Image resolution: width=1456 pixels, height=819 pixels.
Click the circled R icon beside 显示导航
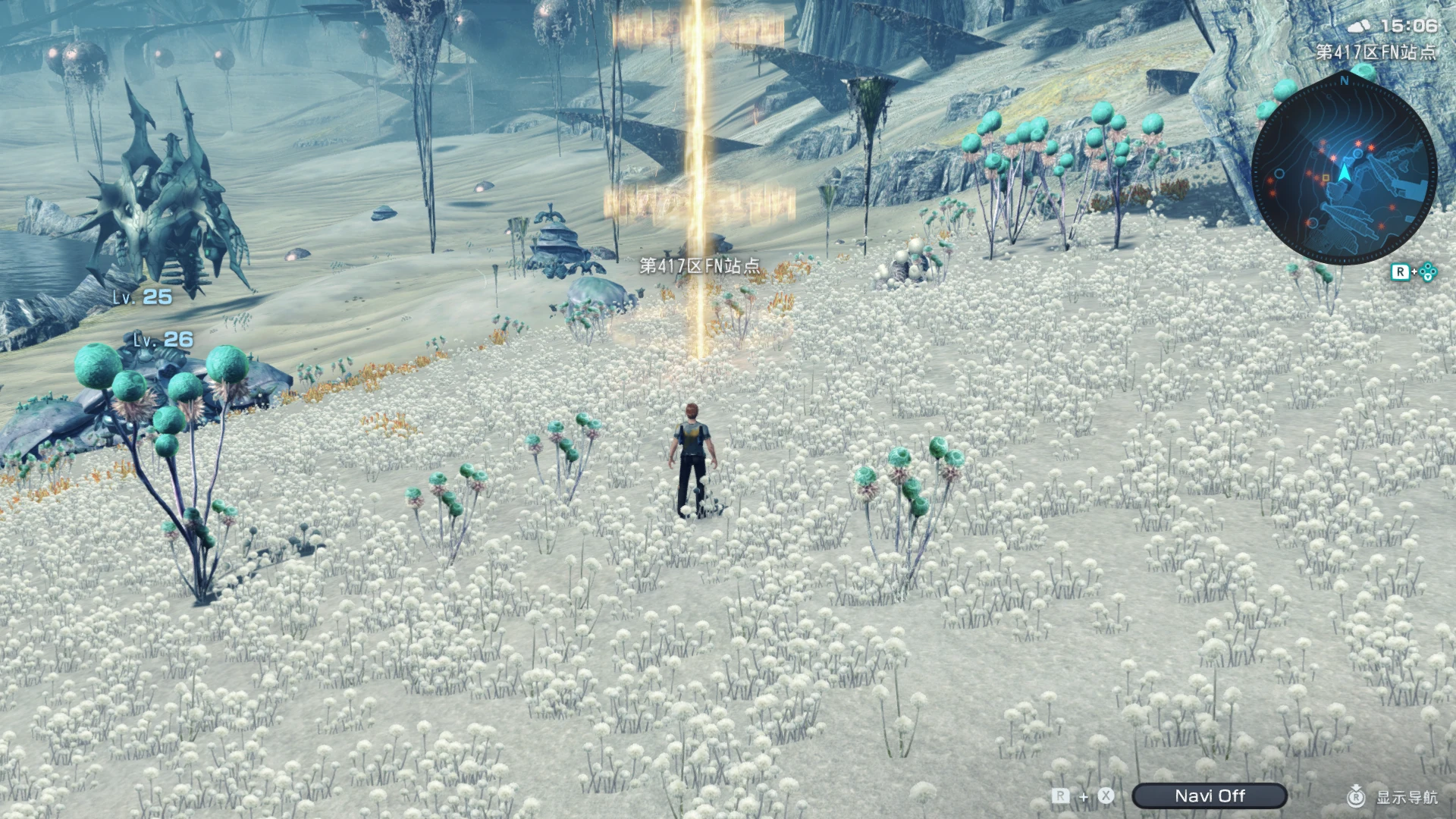tap(1357, 795)
